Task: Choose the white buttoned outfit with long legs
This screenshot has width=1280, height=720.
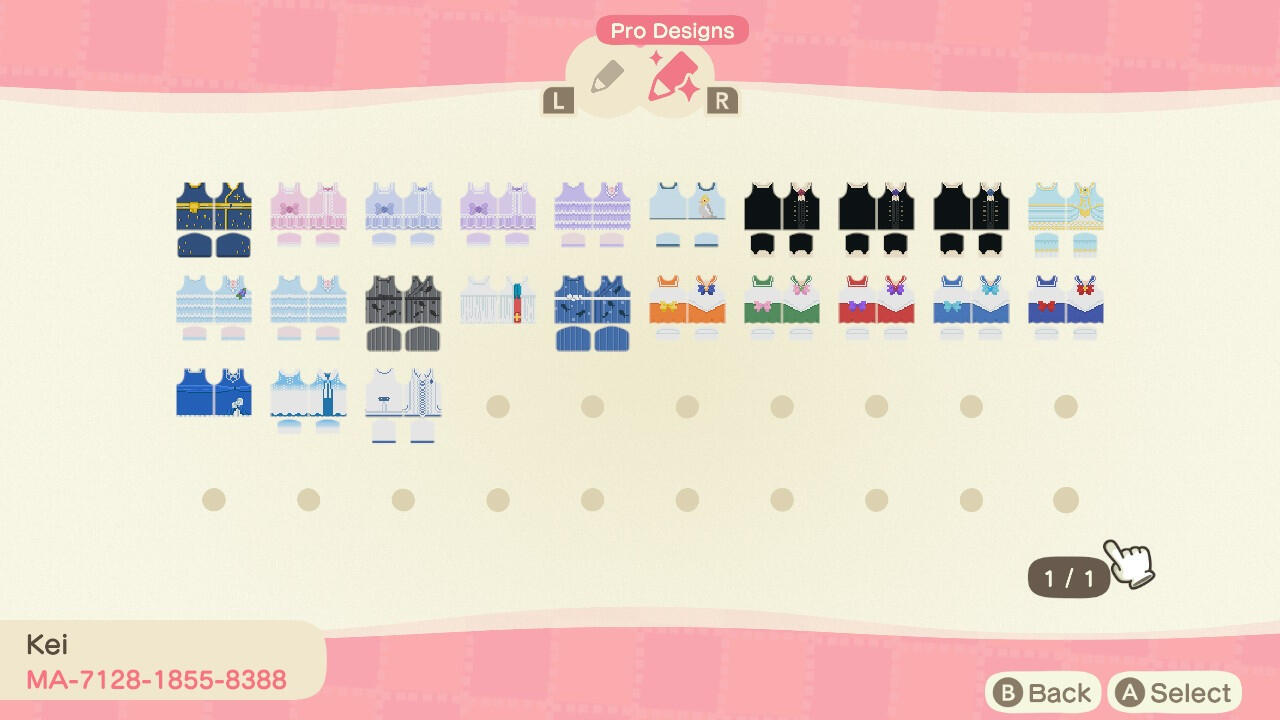Action: click(x=403, y=405)
